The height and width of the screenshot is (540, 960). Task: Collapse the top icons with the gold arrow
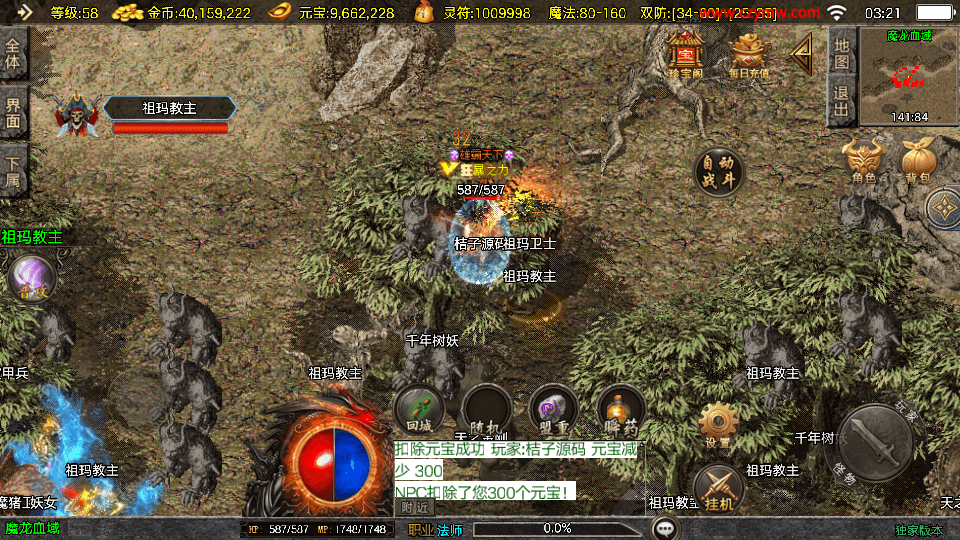click(x=801, y=54)
